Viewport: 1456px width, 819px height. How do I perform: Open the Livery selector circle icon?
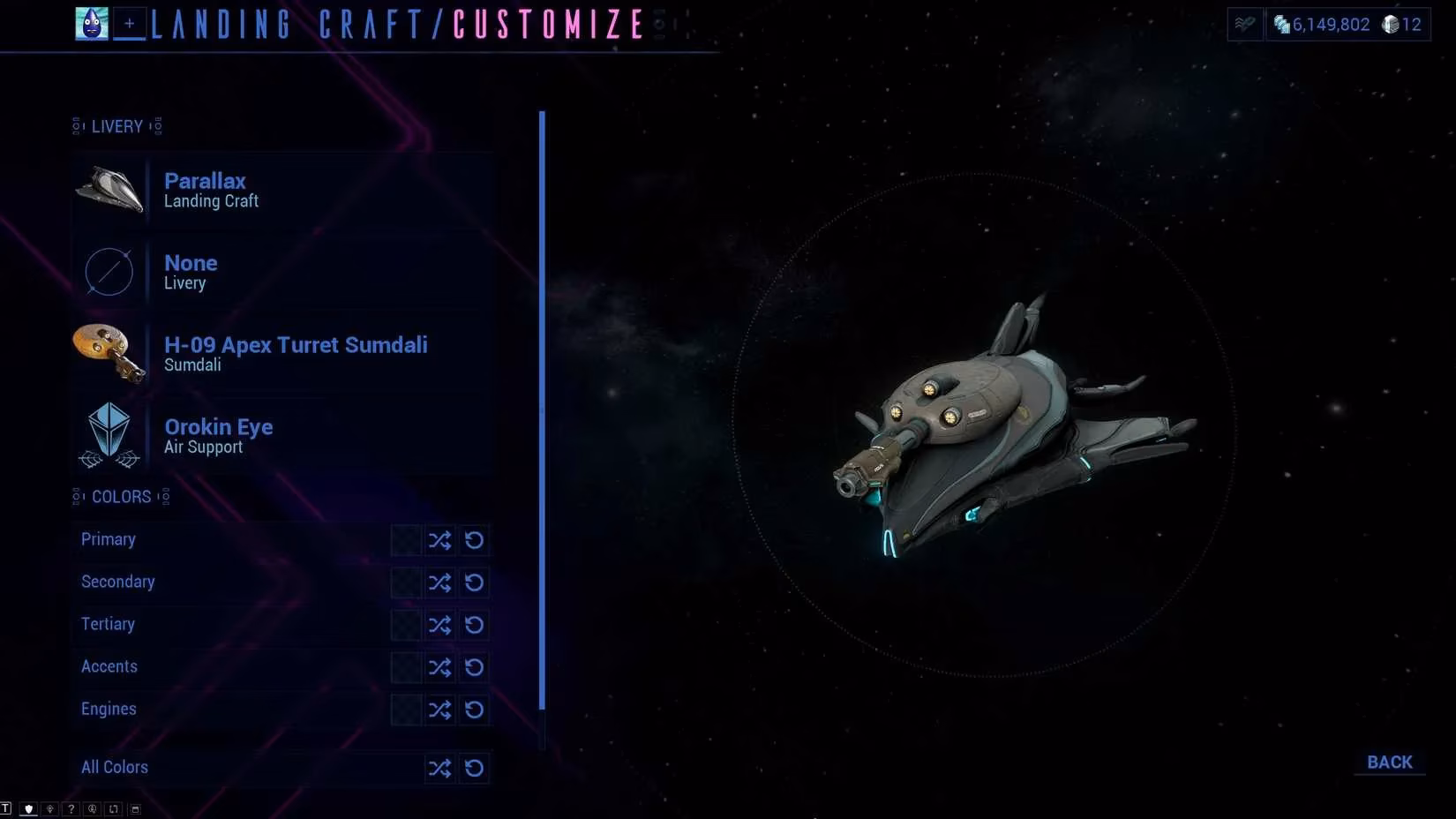click(108, 272)
